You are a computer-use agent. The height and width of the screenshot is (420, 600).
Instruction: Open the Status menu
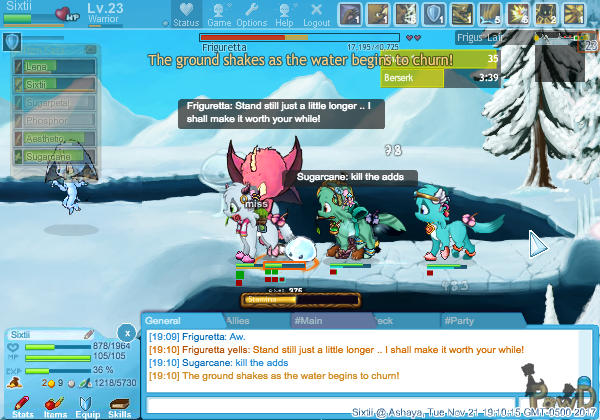(x=185, y=15)
